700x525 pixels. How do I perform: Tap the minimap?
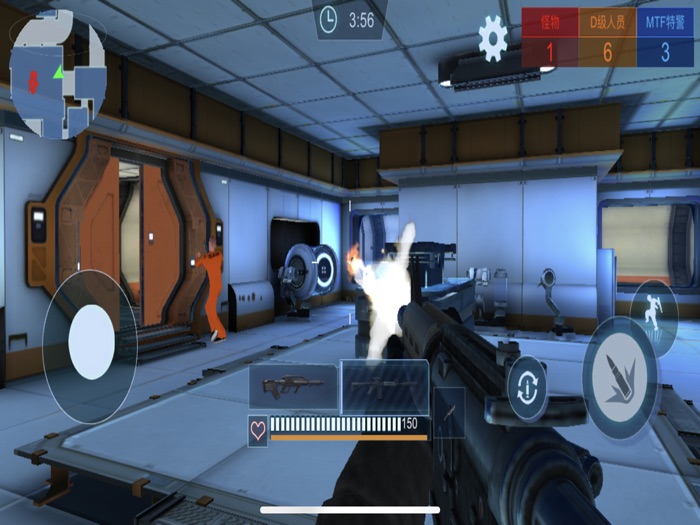tap(57, 74)
